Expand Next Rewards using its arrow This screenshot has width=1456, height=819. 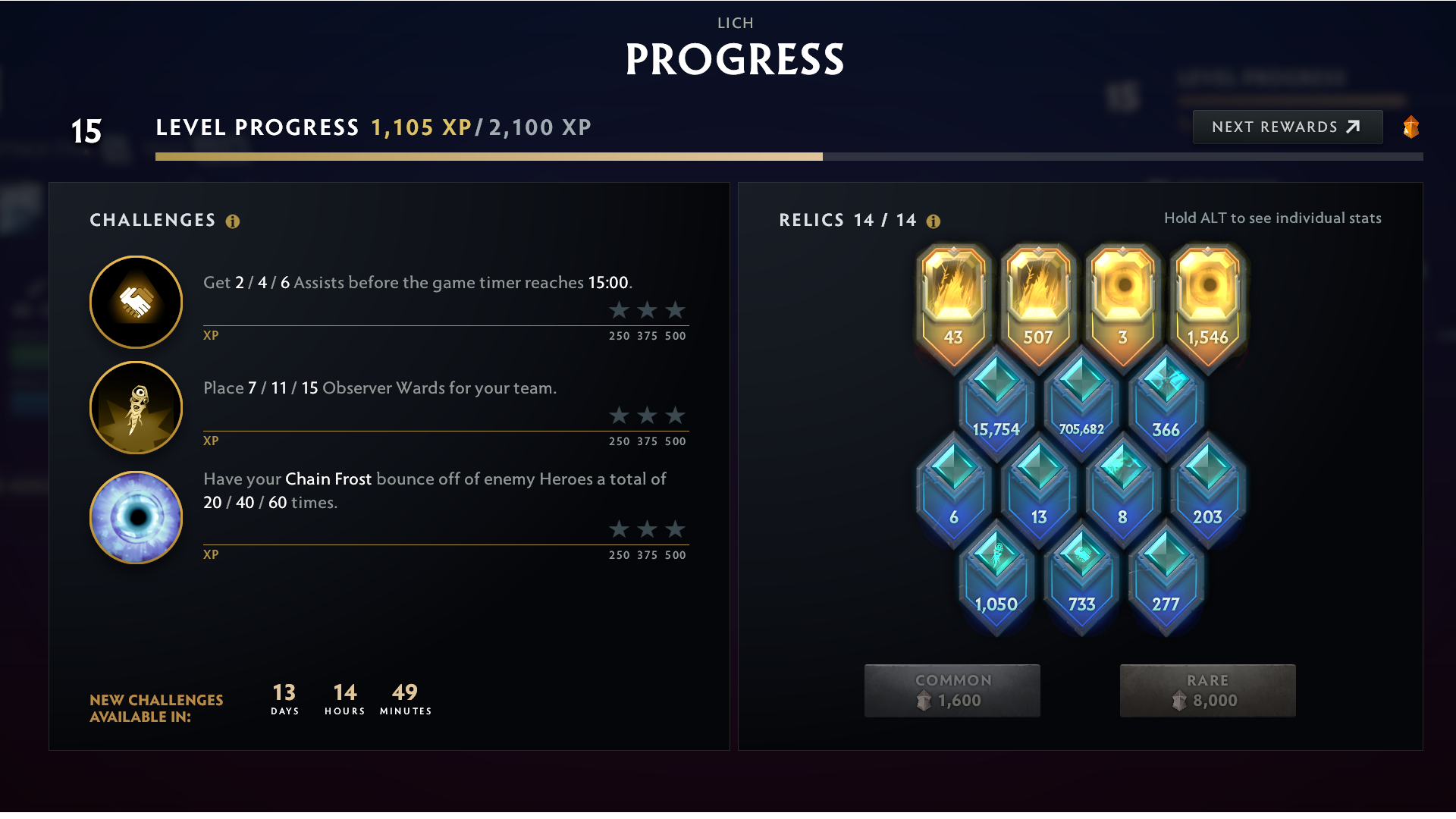tap(1354, 127)
